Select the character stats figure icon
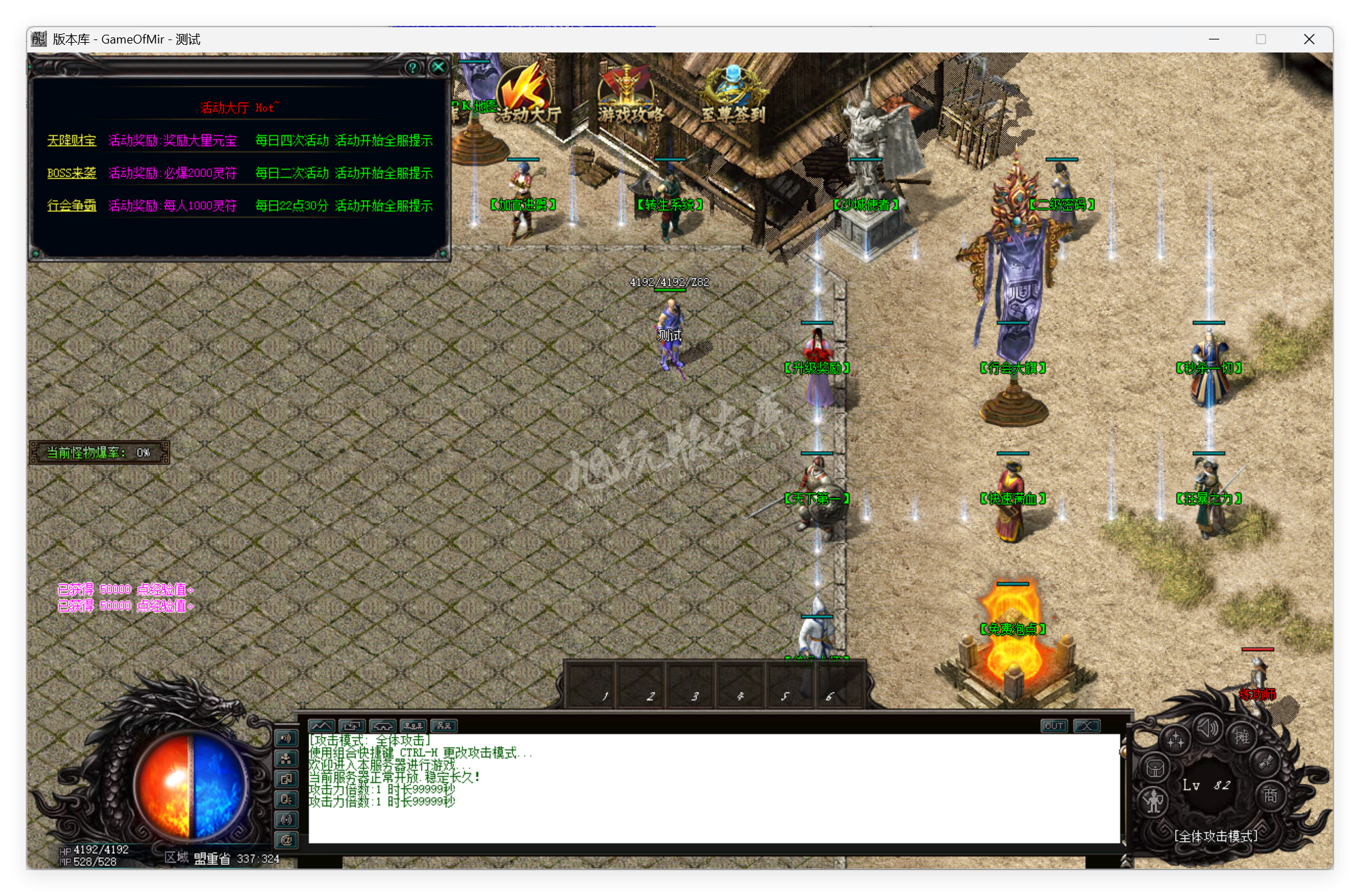The height and width of the screenshot is (896, 1360). coord(1154,803)
